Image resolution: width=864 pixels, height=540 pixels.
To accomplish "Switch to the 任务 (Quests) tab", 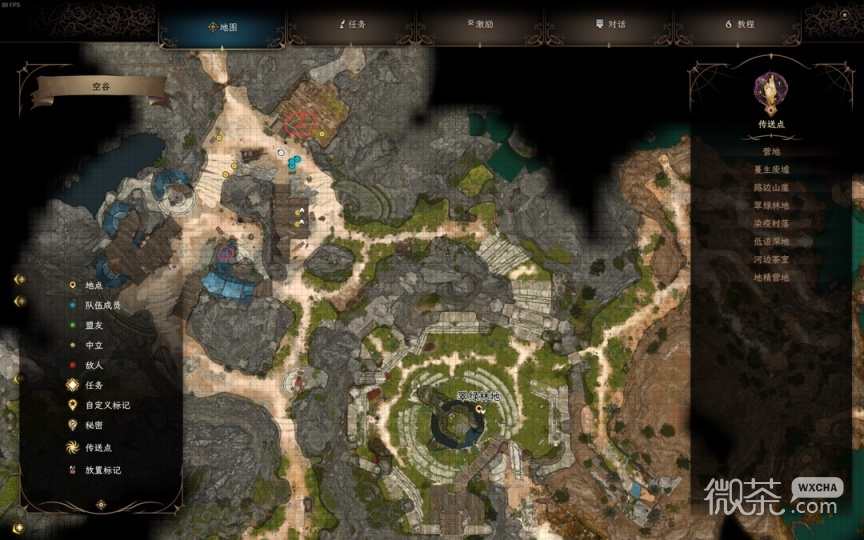I will [x=352, y=24].
